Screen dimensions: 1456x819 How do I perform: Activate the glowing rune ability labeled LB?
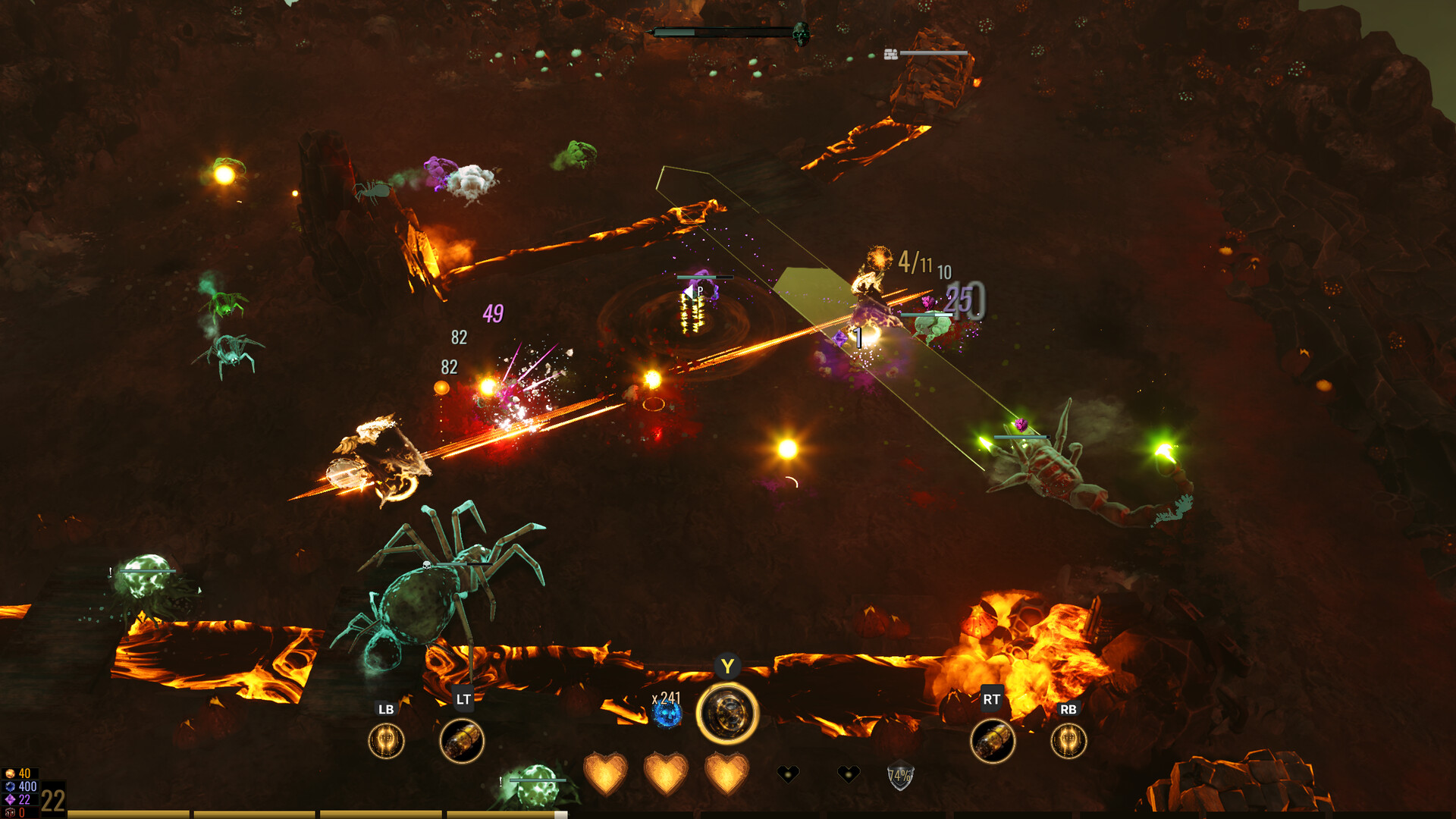click(x=386, y=741)
